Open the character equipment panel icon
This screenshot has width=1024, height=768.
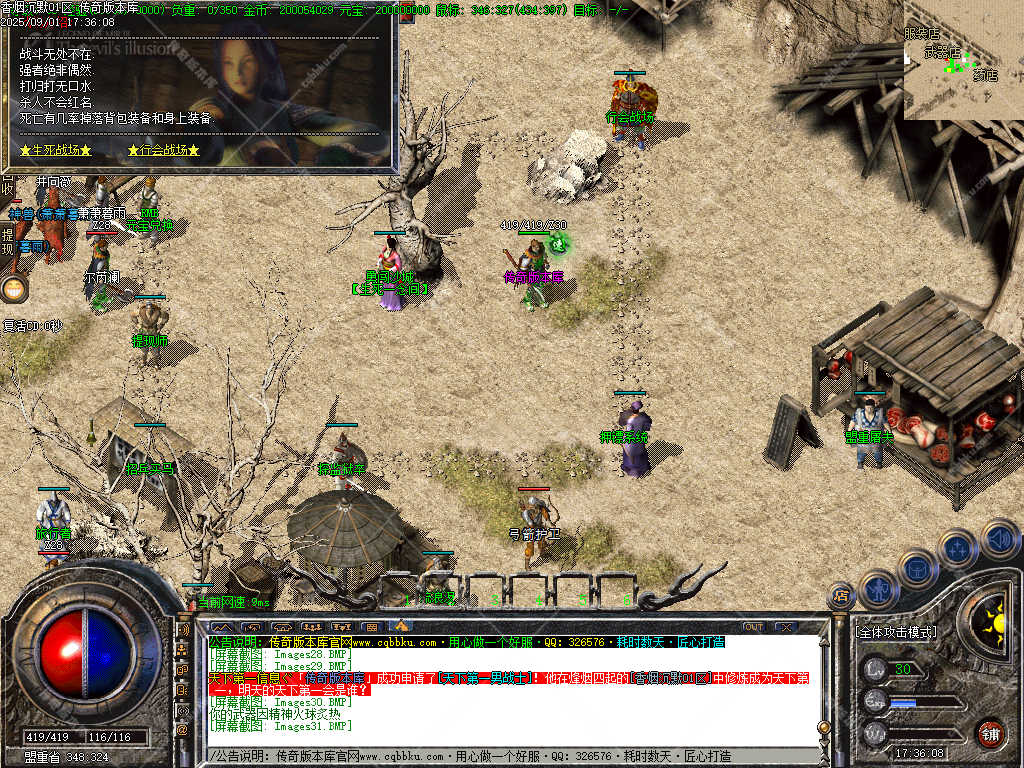click(880, 589)
